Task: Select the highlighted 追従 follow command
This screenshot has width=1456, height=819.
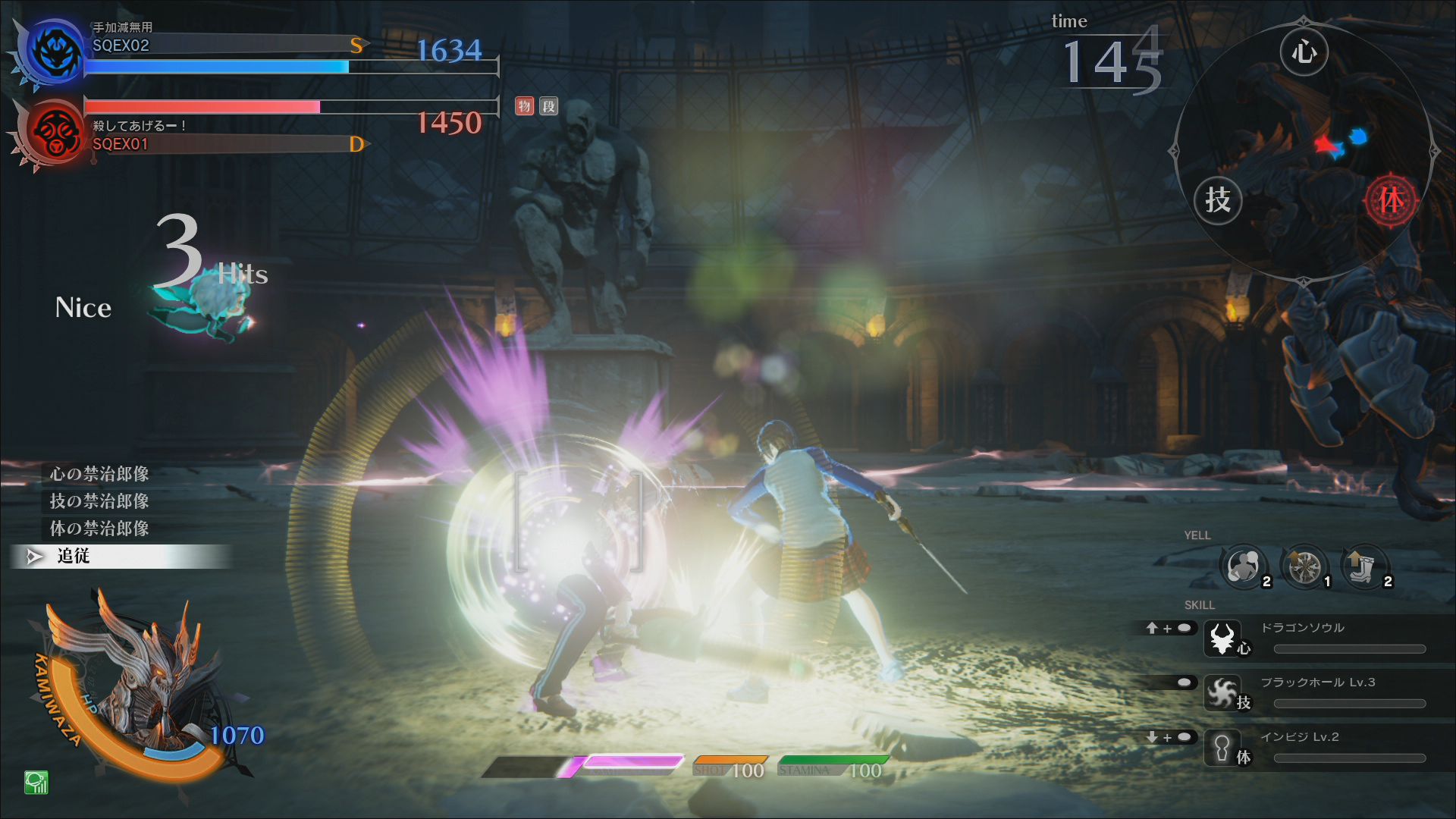Action: [x=74, y=557]
